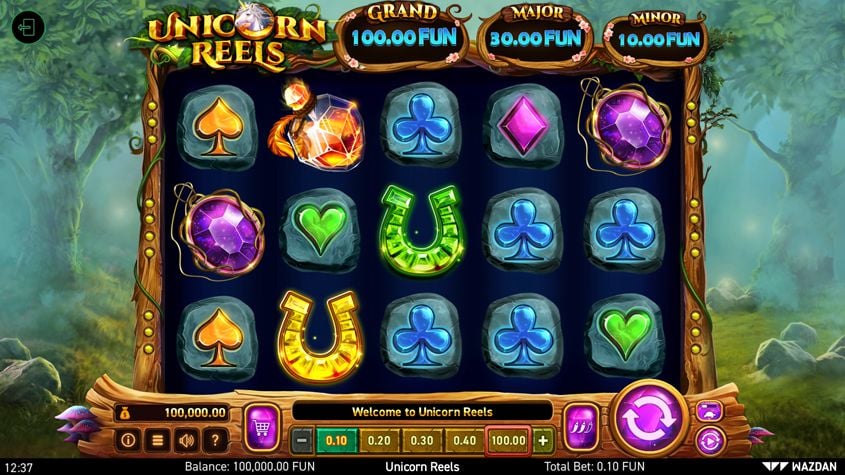The image size is (845, 475).
Task: Choose the 0.20 bet value
Action: [379, 440]
